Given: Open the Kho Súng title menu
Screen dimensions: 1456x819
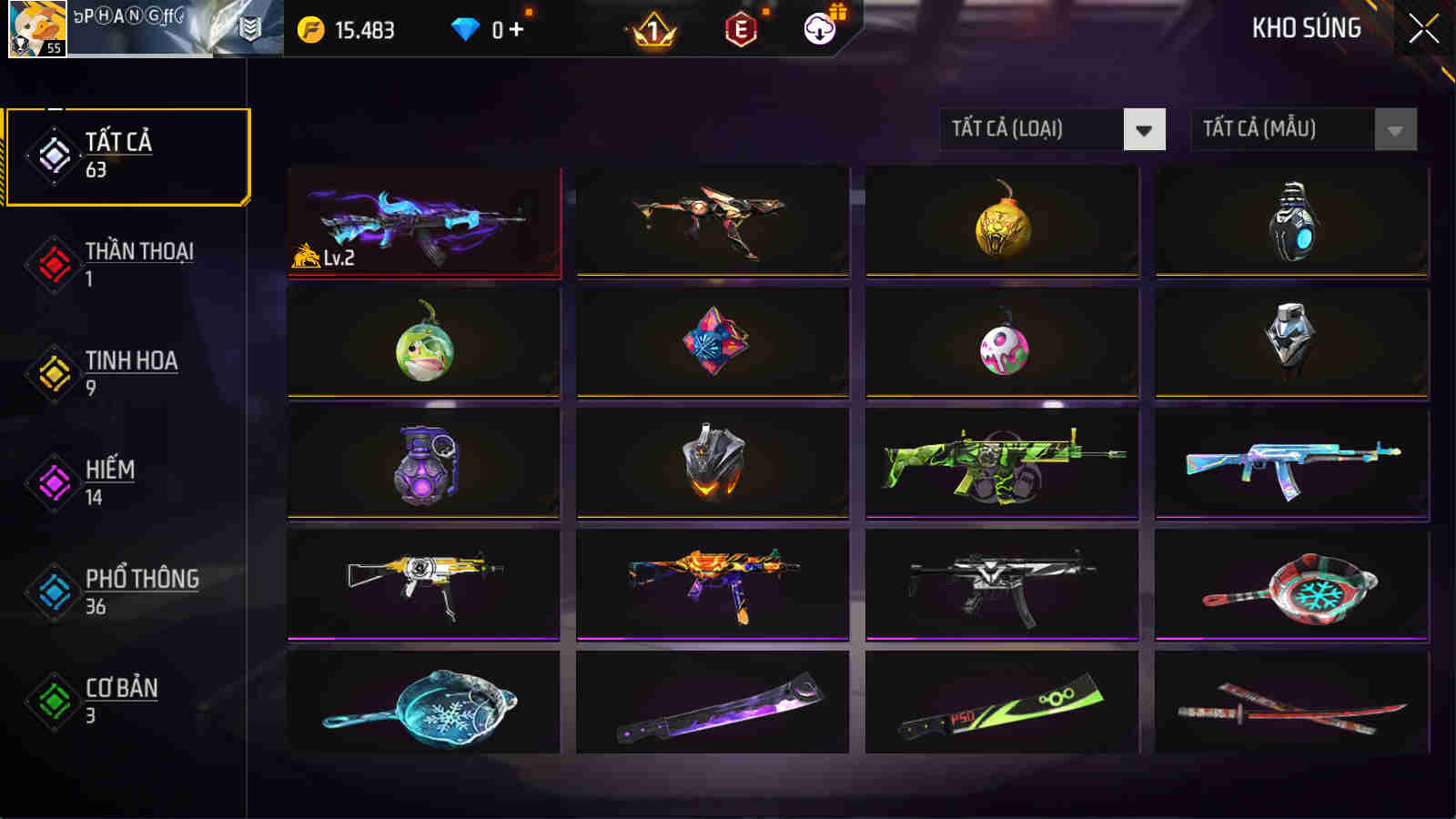Looking at the screenshot, I should tap(1305, 28).
